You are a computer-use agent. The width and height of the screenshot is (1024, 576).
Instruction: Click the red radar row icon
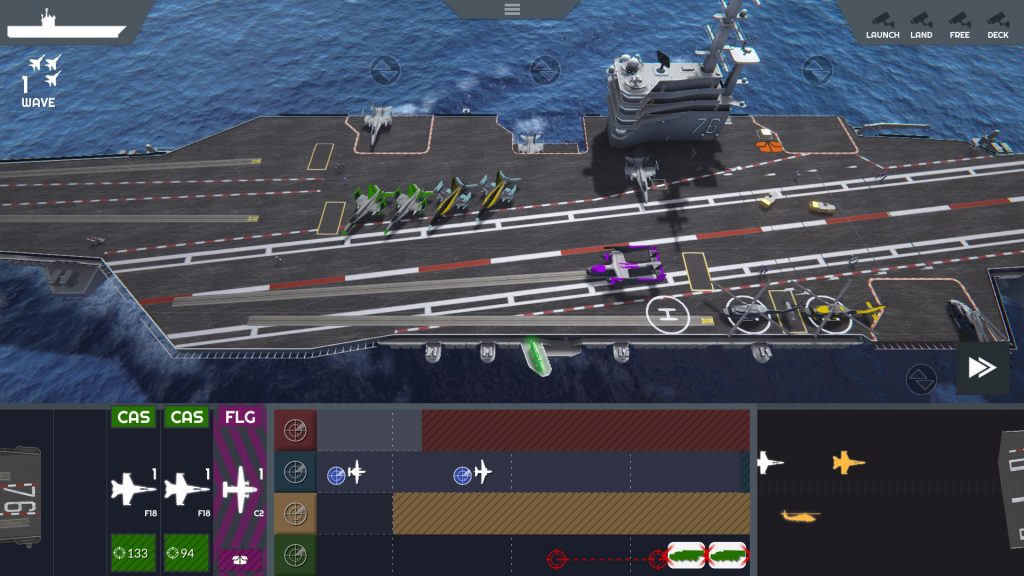[295, 430]
